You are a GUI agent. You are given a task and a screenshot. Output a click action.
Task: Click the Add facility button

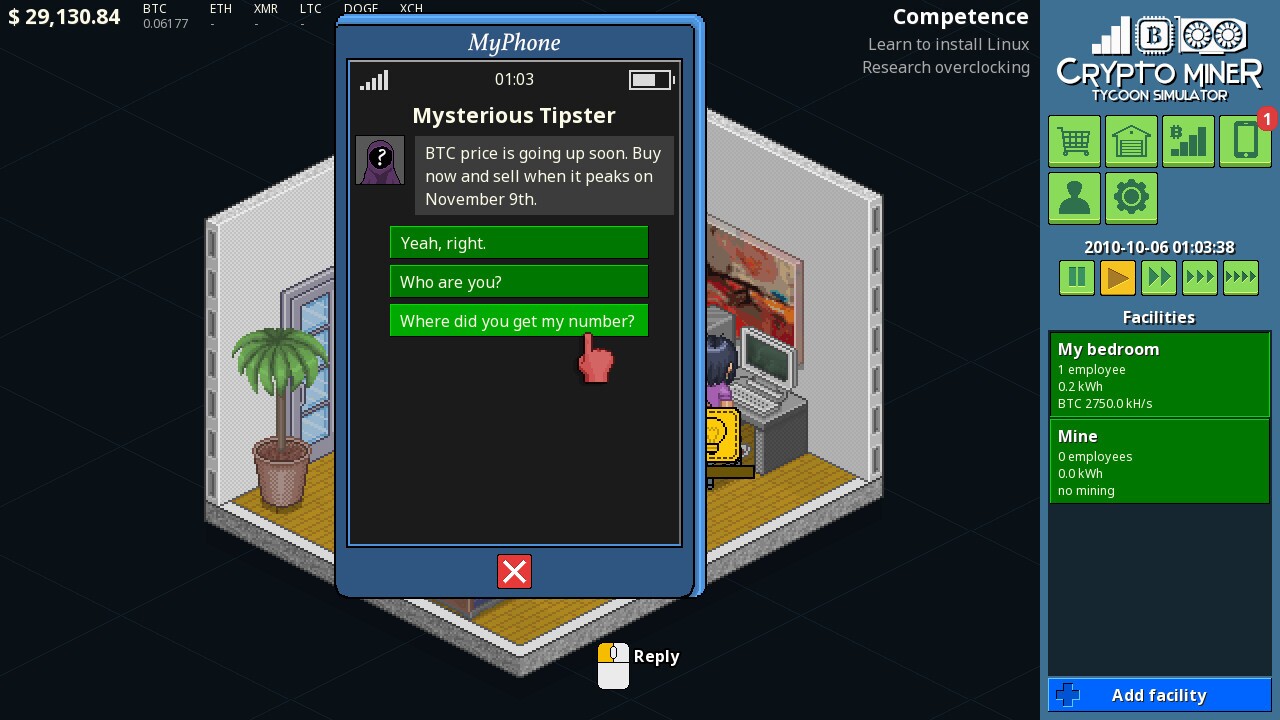coord(1159,694)
